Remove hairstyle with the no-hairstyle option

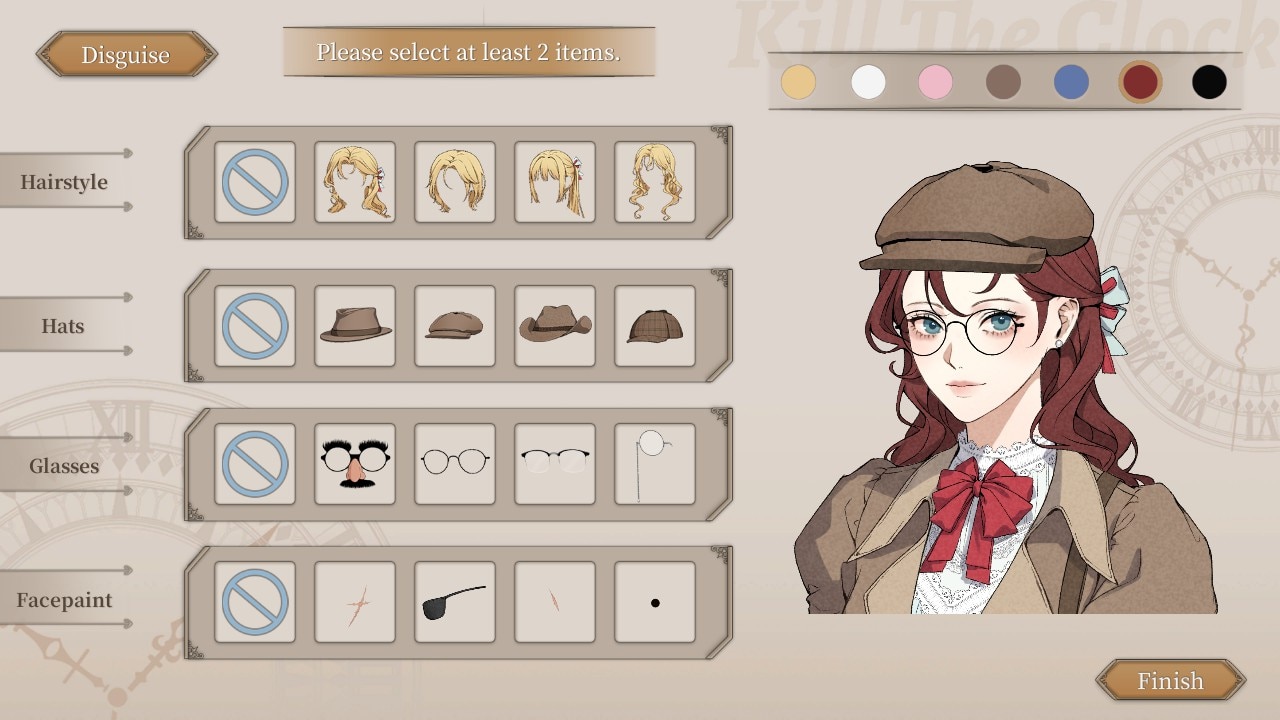pos(255,182)
